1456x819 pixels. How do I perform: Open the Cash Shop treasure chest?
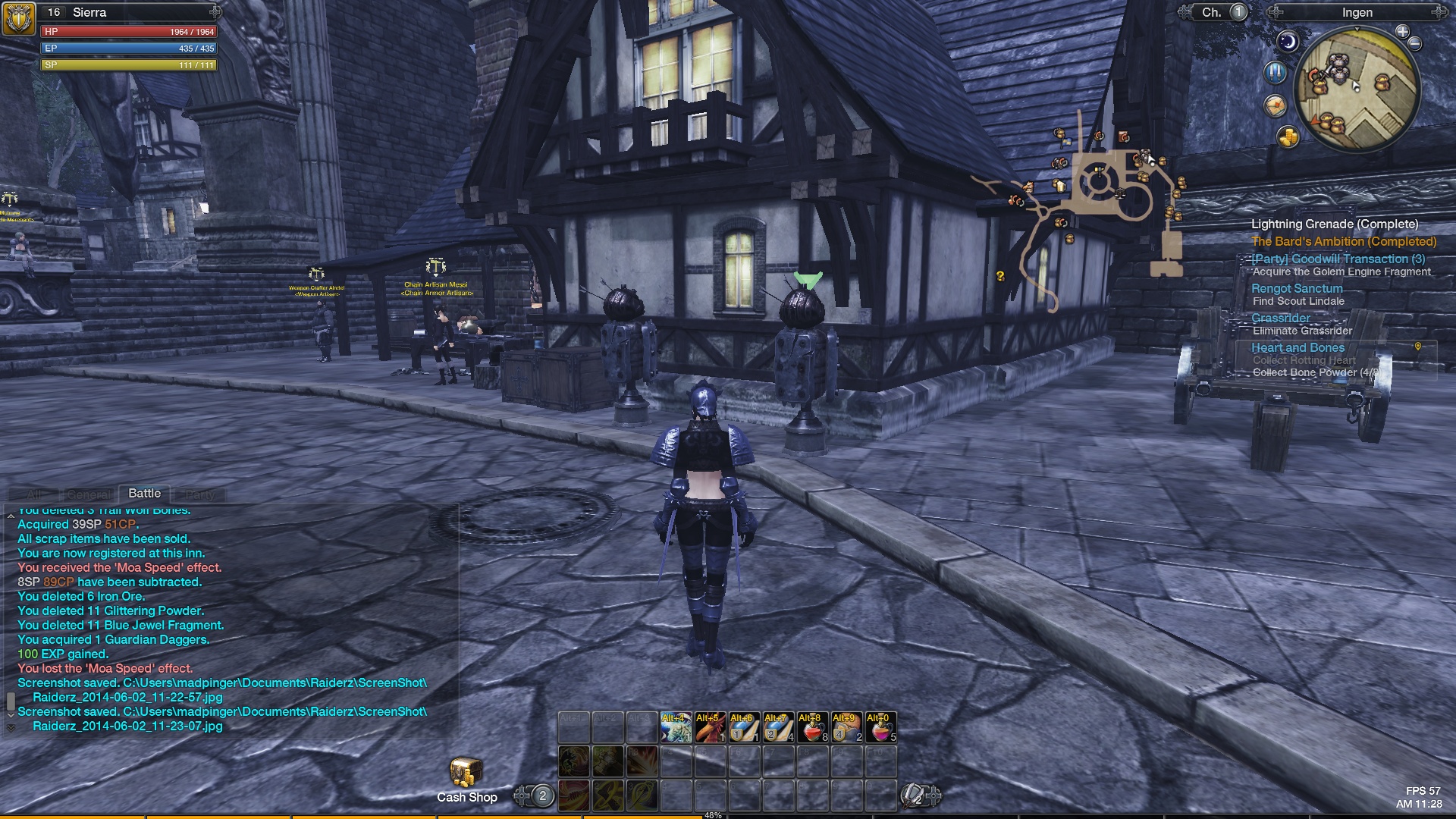click(x=465, y=773)
